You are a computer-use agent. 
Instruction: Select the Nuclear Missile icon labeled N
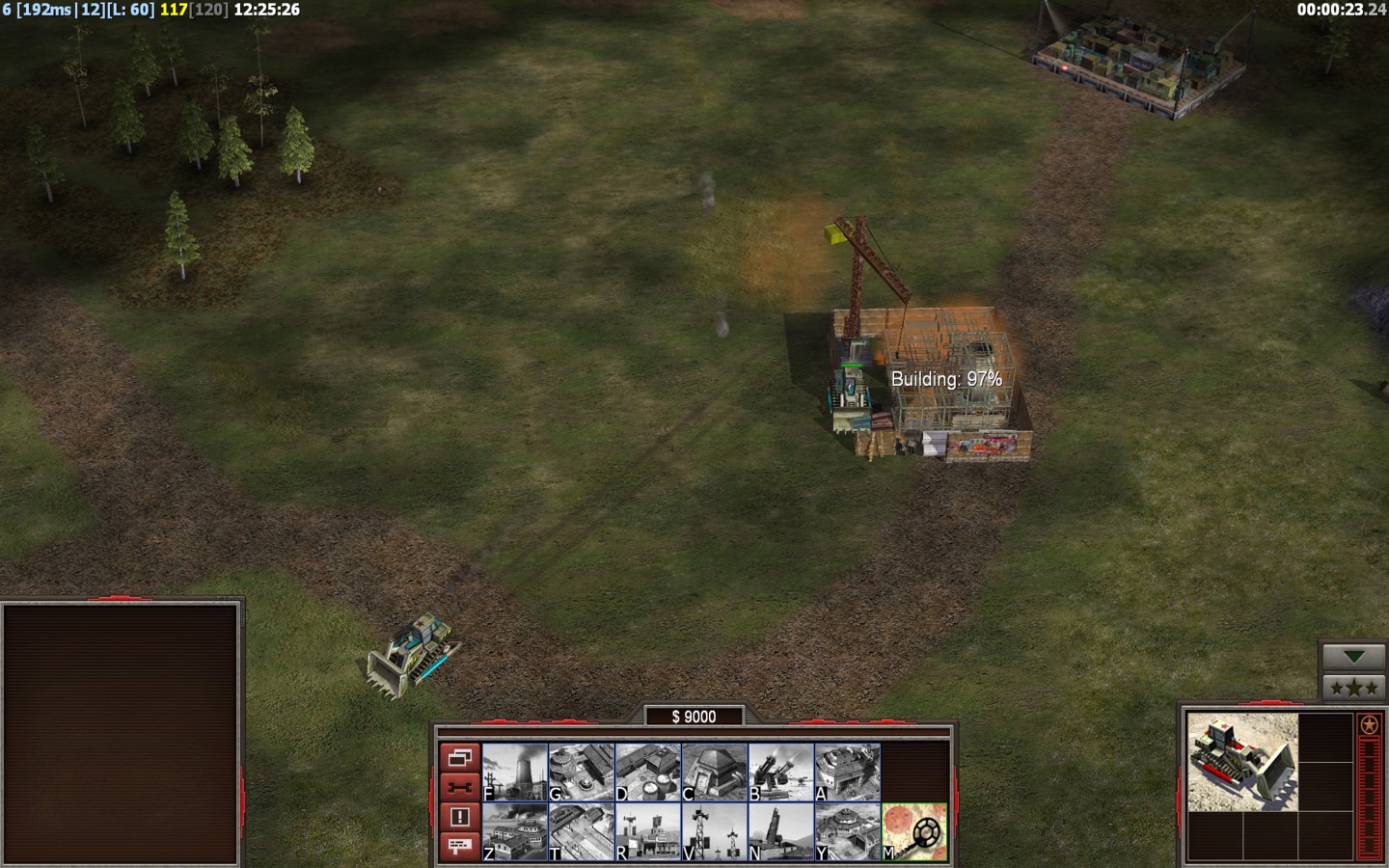[x=781, y=832]
